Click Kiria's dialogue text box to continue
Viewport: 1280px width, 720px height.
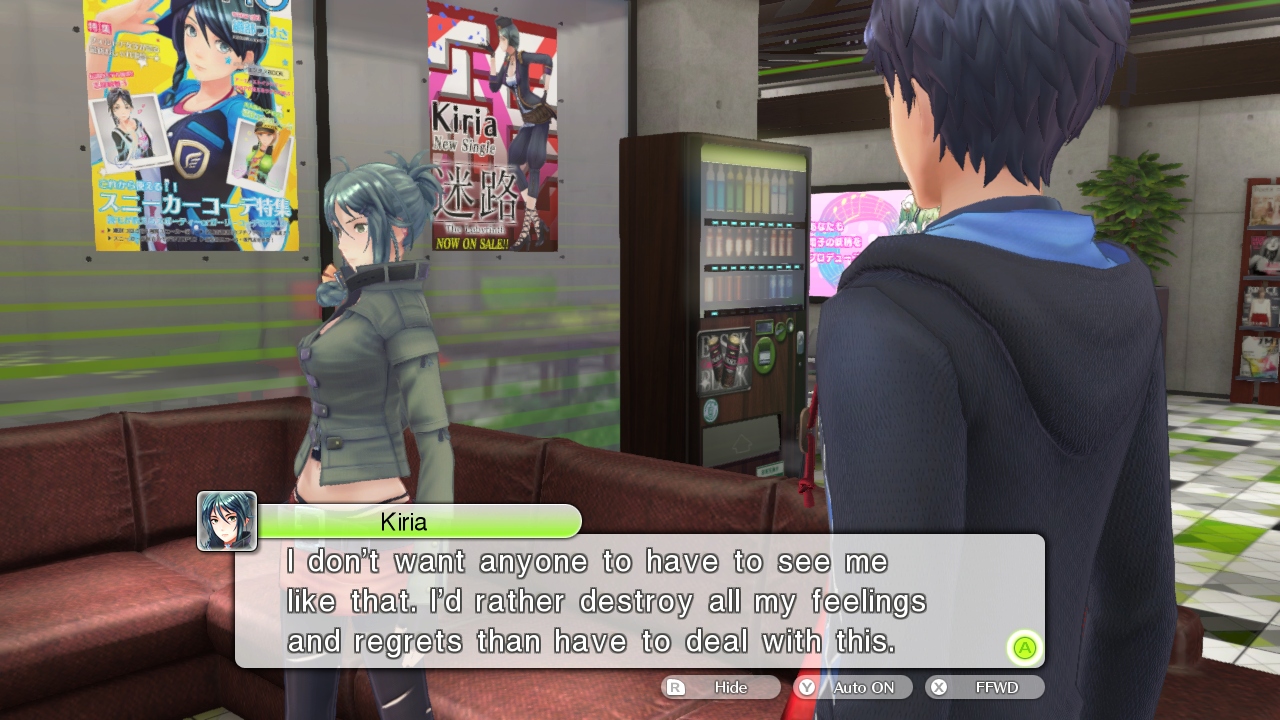pyautogui.click(x=640, y=600)
